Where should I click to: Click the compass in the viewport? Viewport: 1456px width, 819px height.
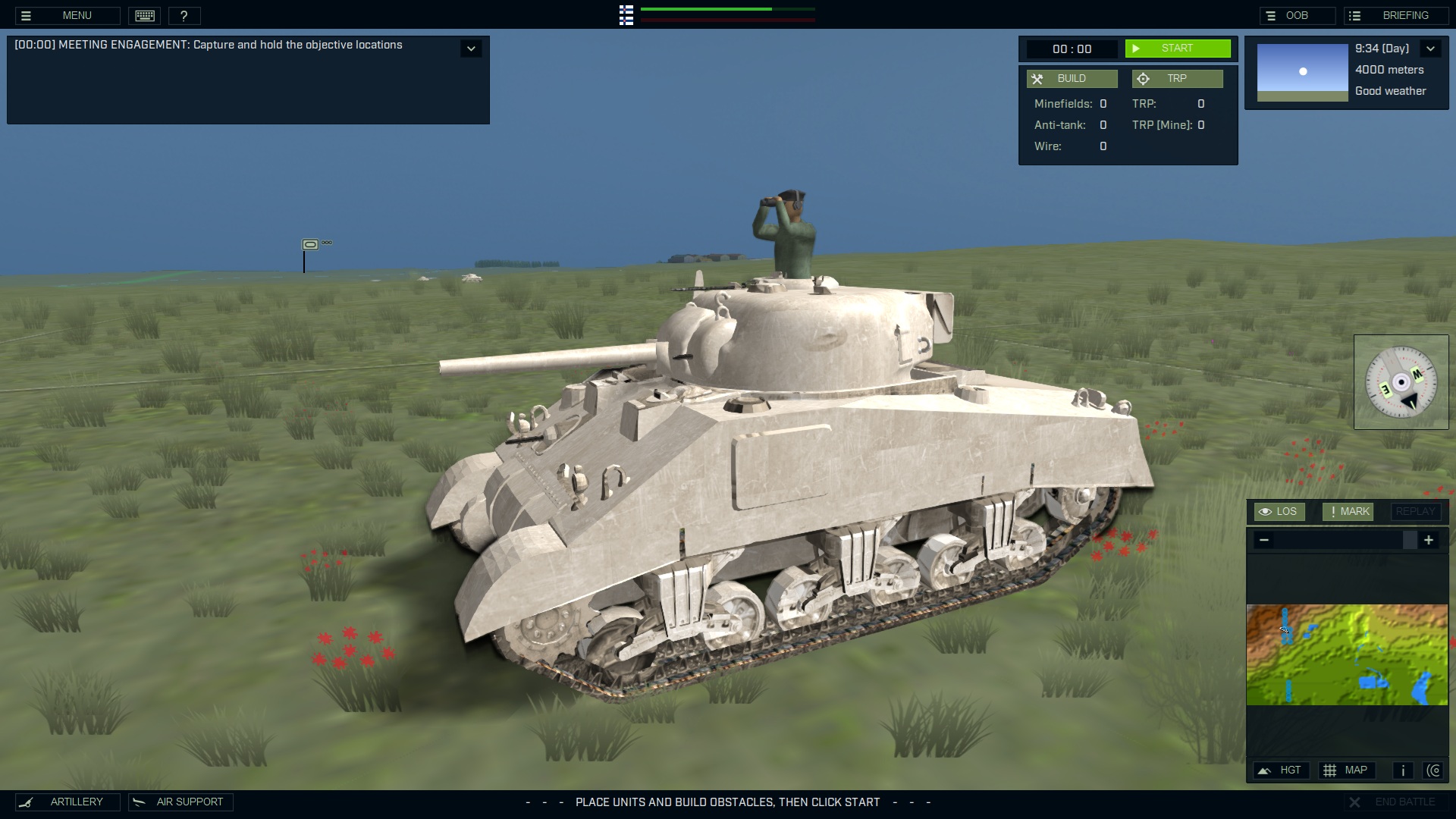pyautogui.click(x=1401, y=382)
